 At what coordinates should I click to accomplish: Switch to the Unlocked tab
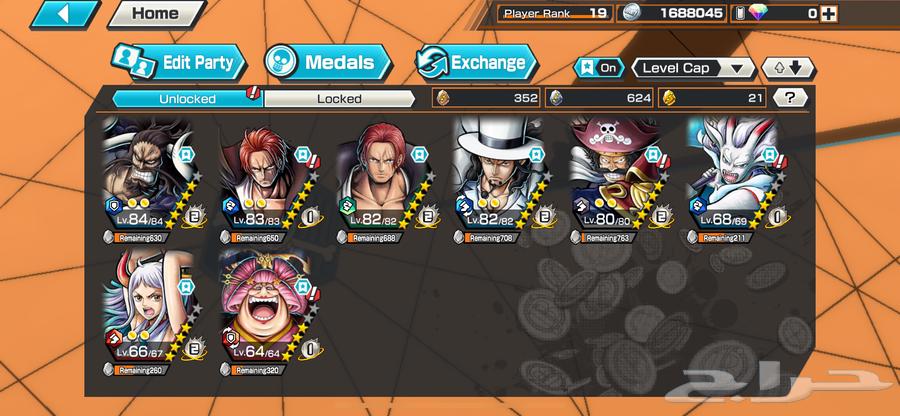(x=185, y=98)
